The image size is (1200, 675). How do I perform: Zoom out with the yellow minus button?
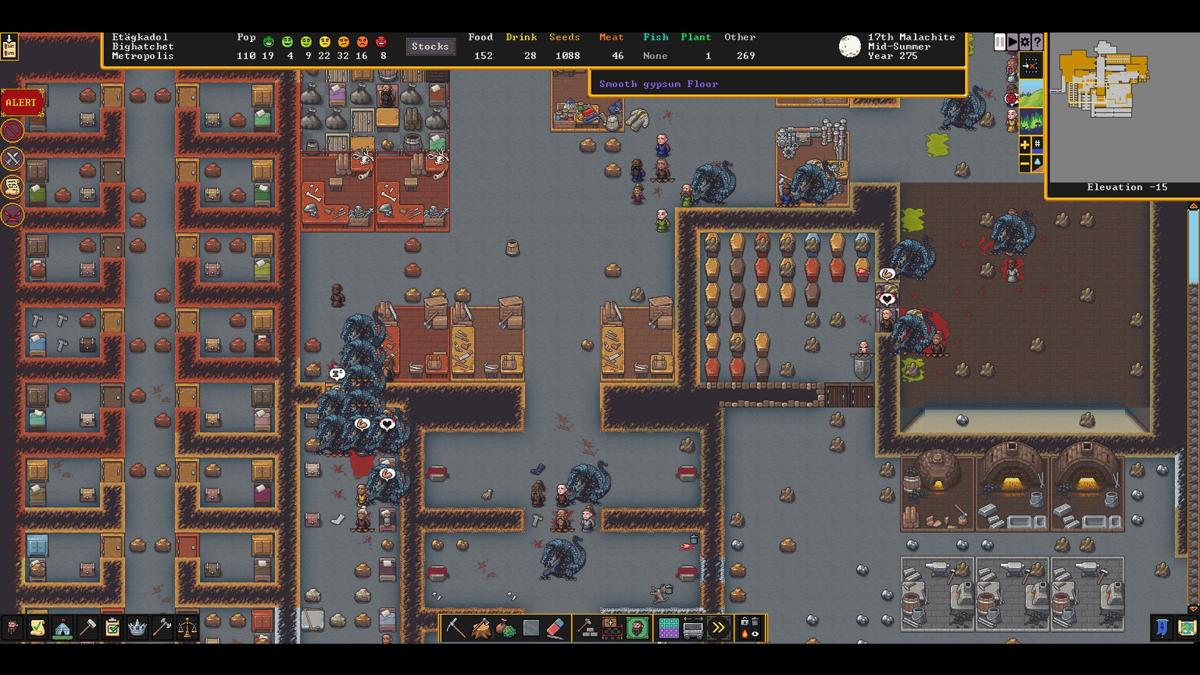coord(1025,162)
